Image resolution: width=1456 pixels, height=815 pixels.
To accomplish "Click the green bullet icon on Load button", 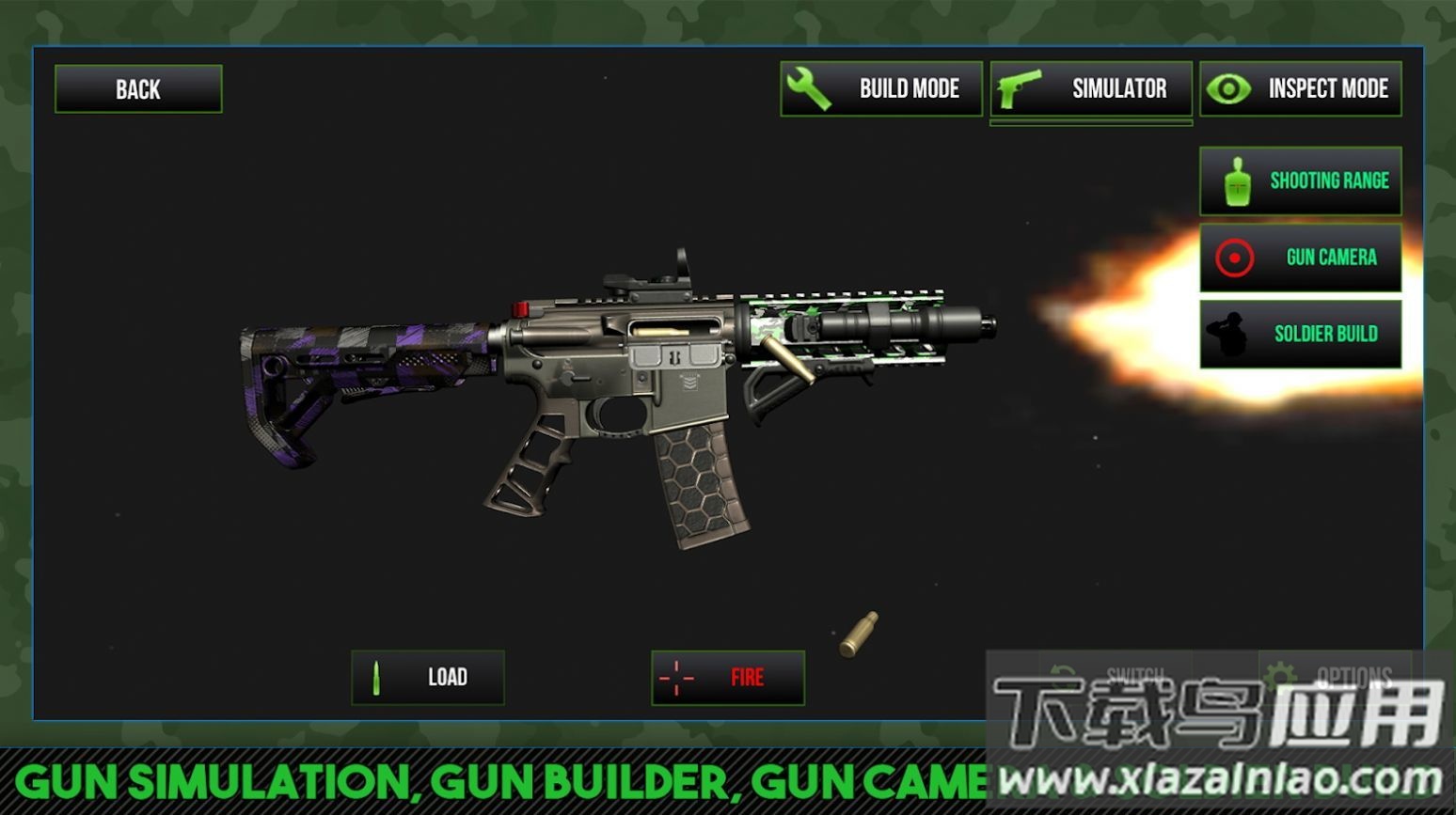I will tap(375, 677).
